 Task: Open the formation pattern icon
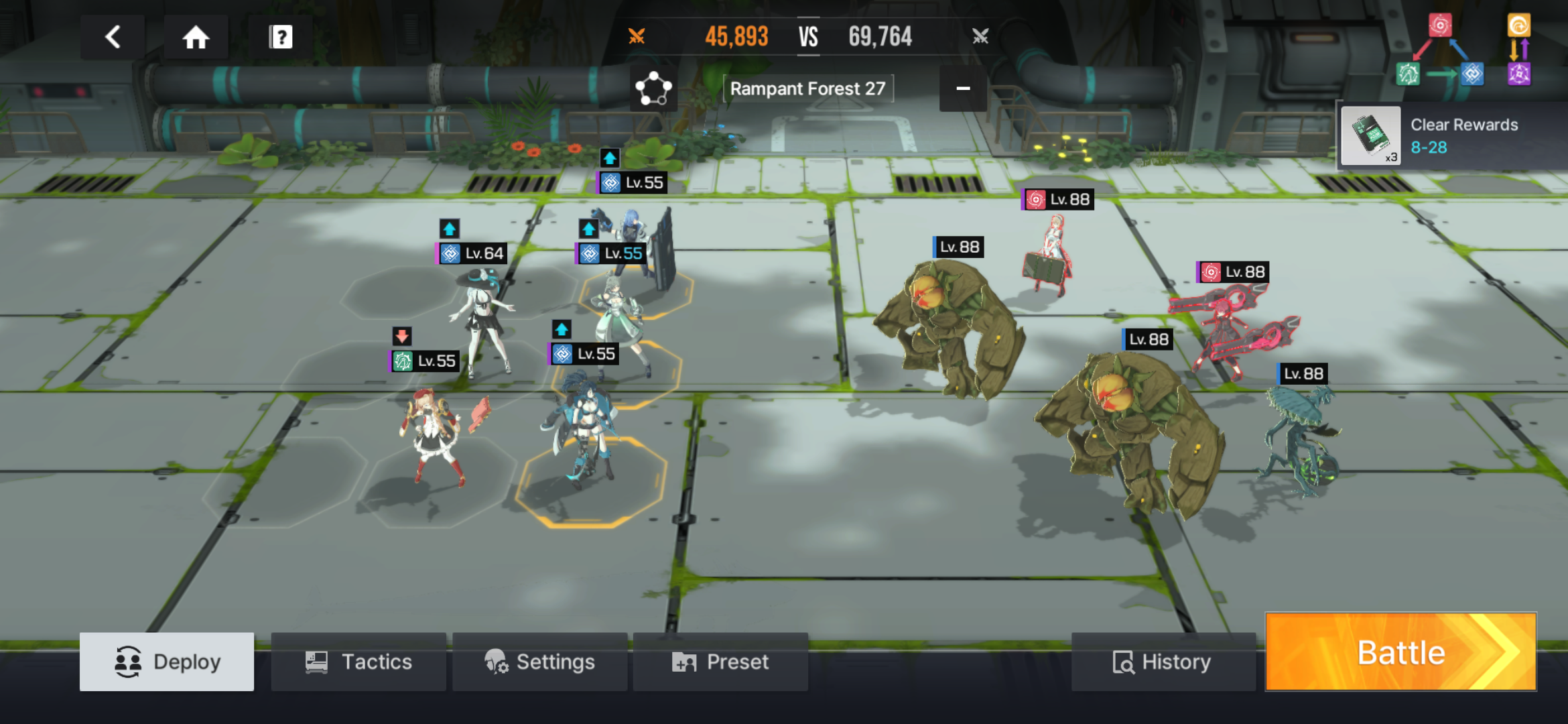(x=653, y=88)
